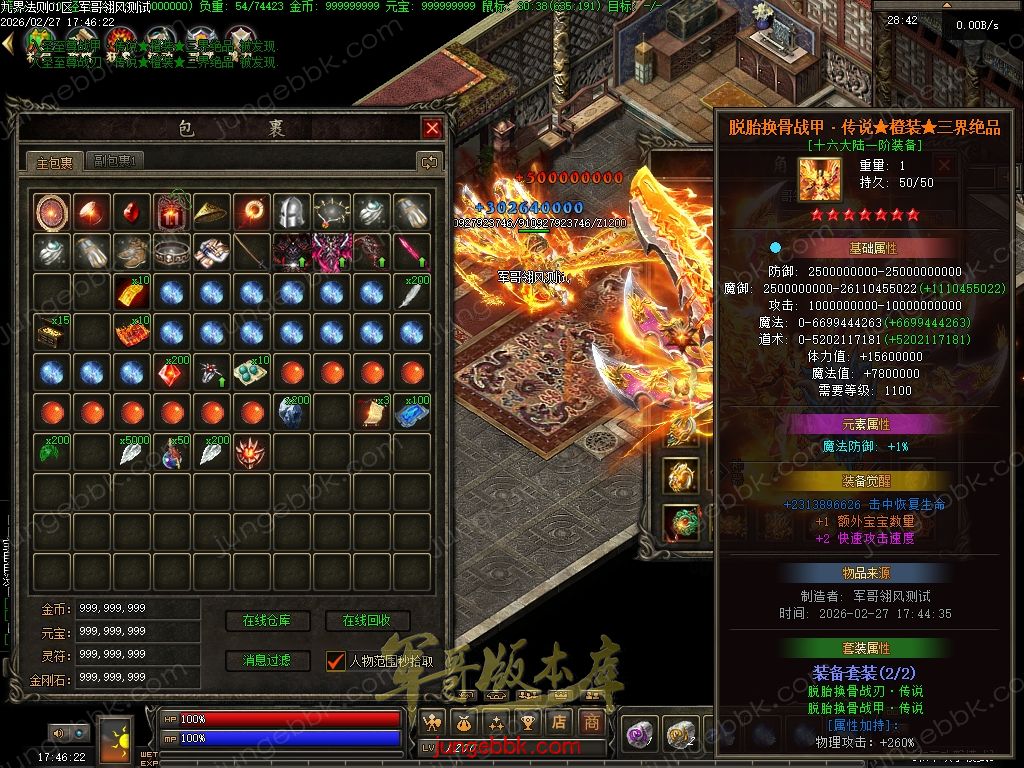Open the 在线回收 online recycle

(x=367, y=621)
